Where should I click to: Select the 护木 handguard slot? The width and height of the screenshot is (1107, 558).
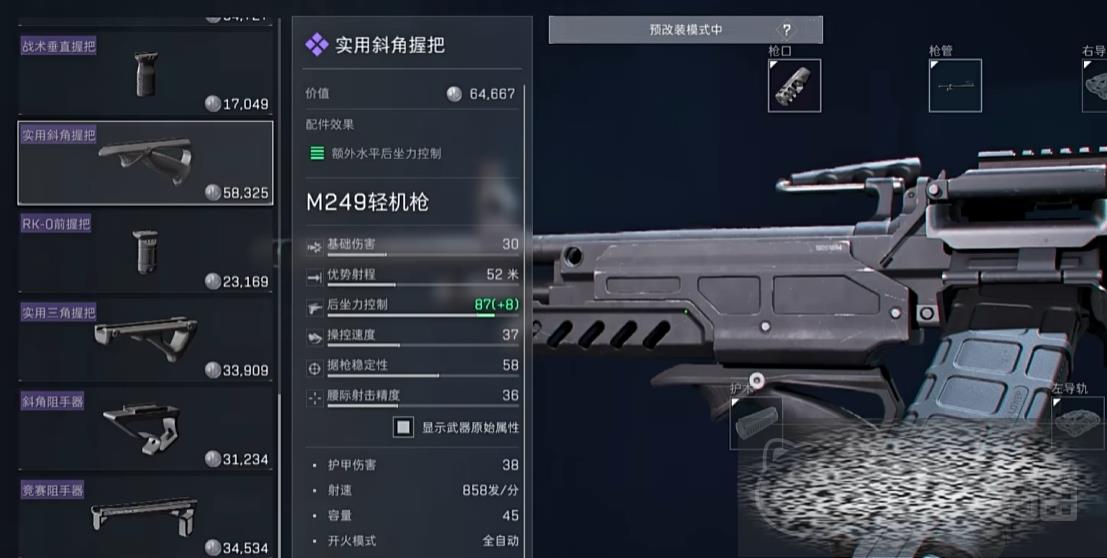click(x=756, y=422)
